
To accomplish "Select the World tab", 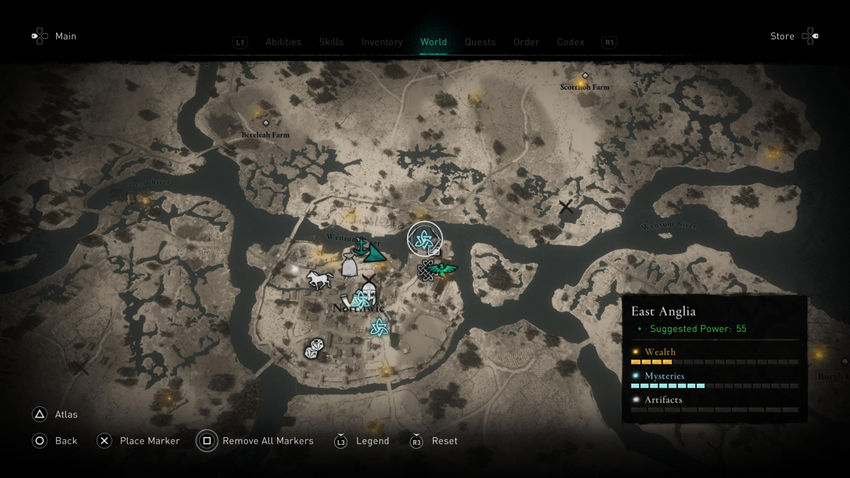I will tap(433, 42).
